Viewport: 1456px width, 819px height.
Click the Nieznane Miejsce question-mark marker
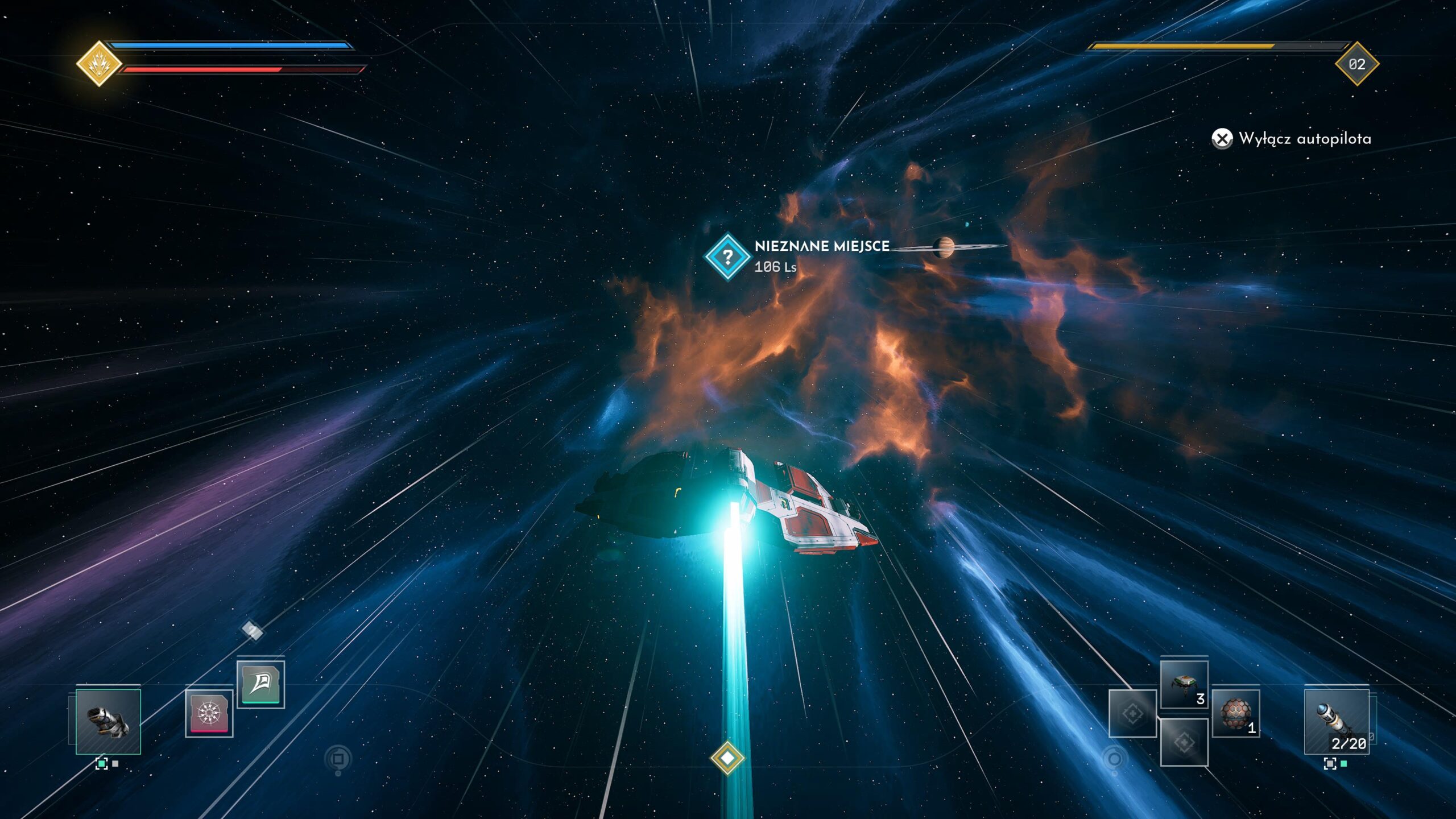tap(727, 257)
